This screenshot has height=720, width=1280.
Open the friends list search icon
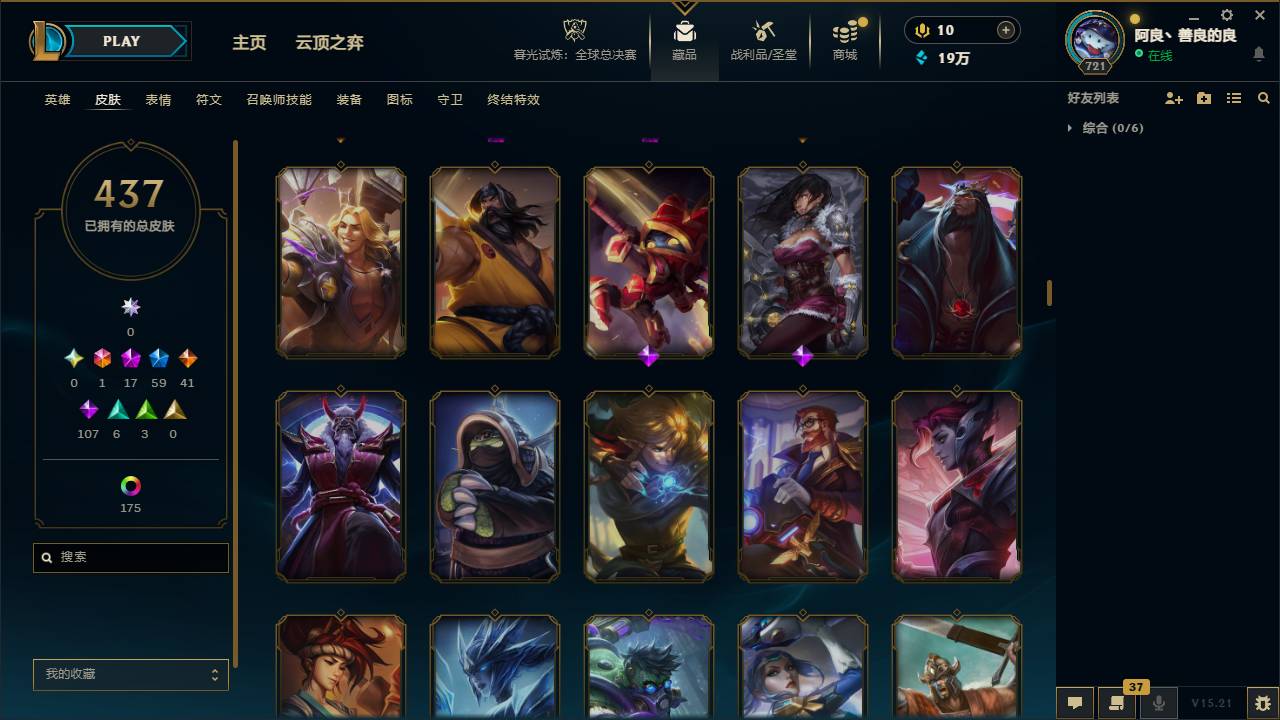coord(1263,97)
